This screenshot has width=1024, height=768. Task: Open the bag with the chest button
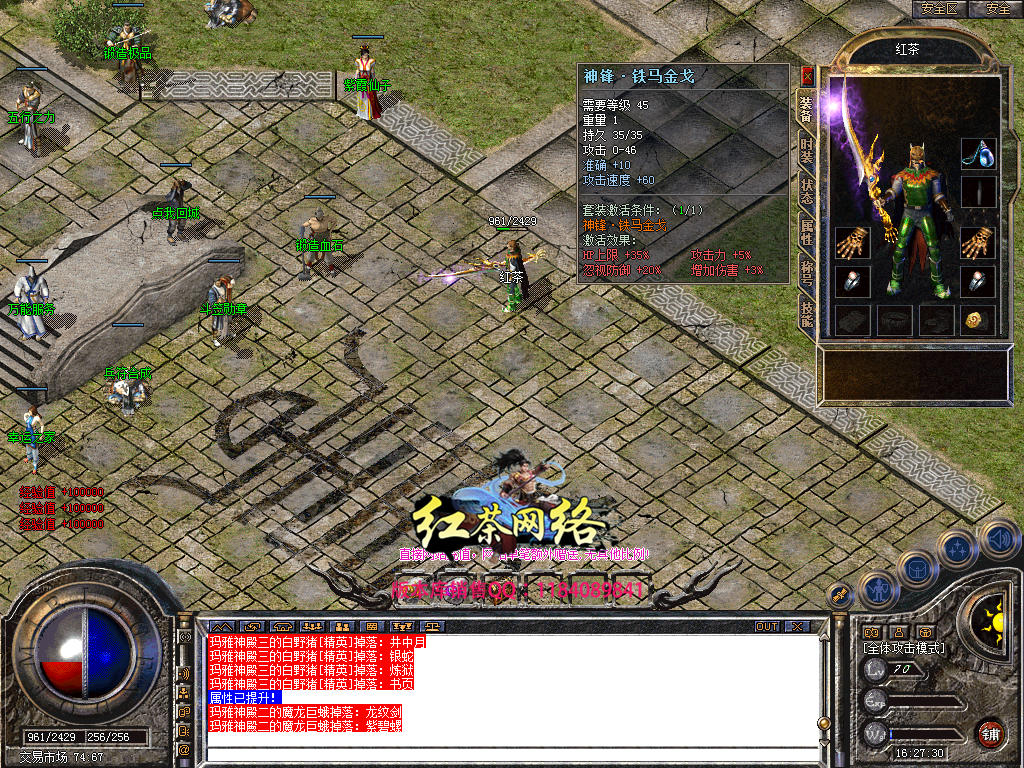click(x=916, y=568)
